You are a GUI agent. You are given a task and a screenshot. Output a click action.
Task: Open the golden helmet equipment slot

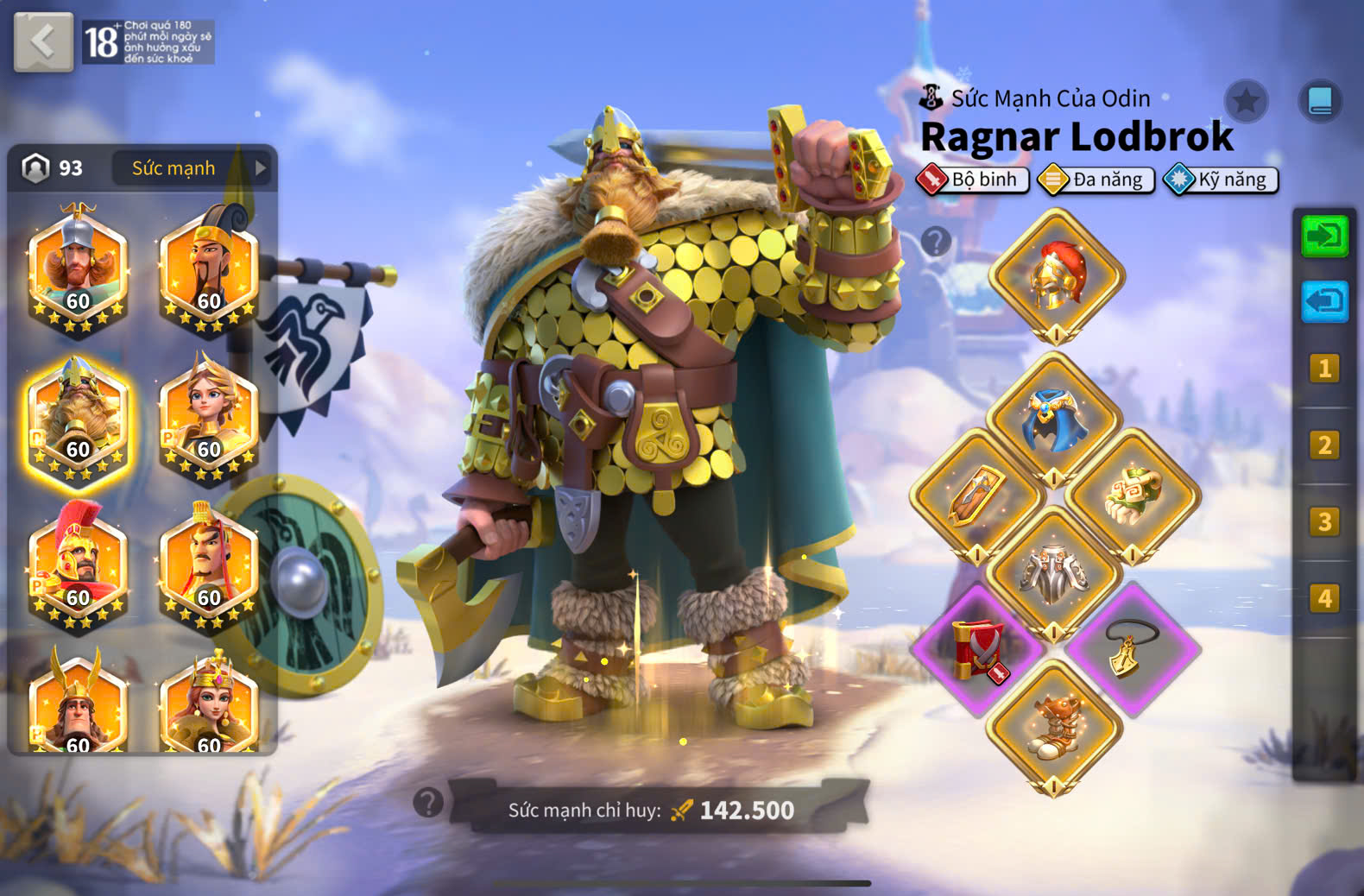(1056, 276)
